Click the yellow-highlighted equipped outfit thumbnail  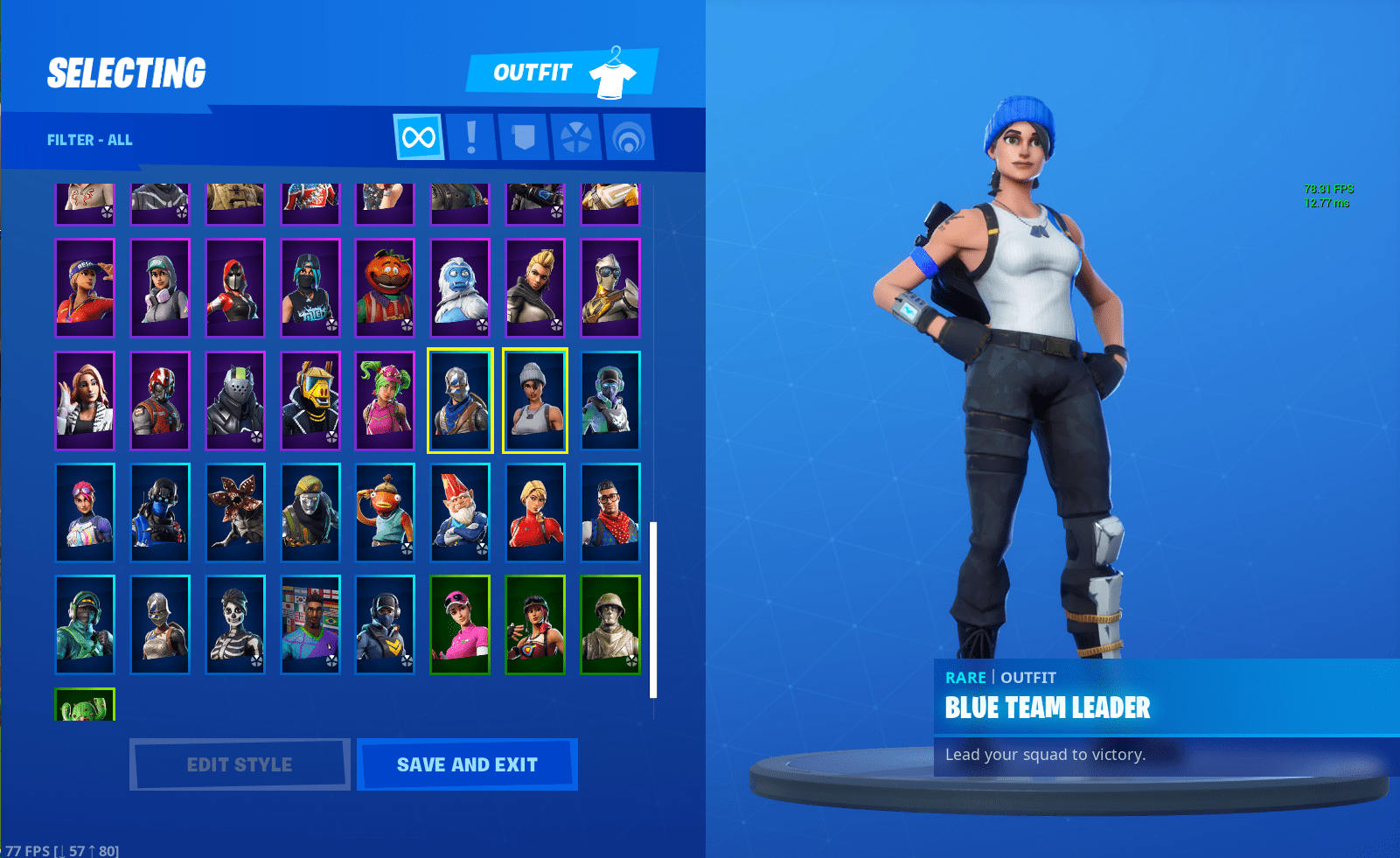535,400
